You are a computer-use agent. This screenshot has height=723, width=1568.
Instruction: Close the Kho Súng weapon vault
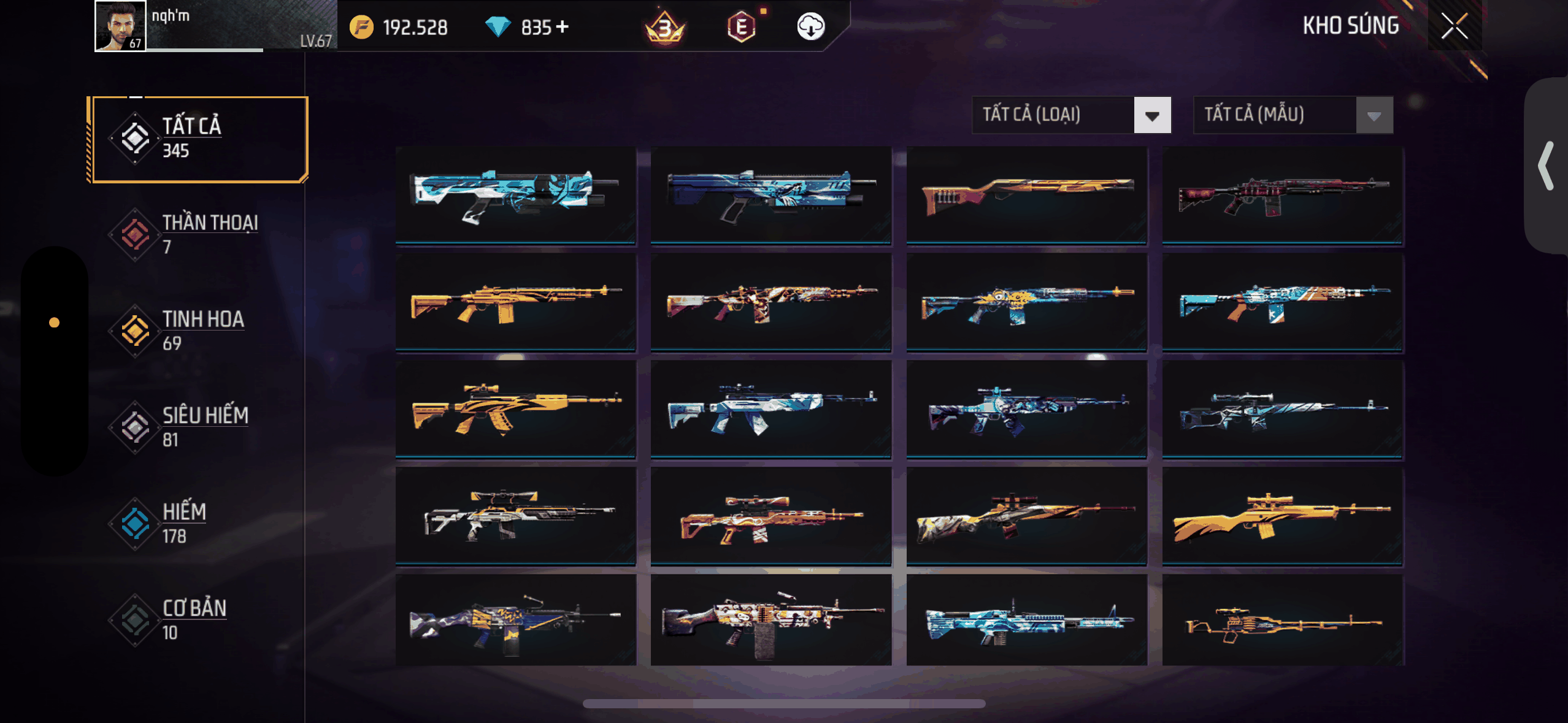[x=1454, y=26]
